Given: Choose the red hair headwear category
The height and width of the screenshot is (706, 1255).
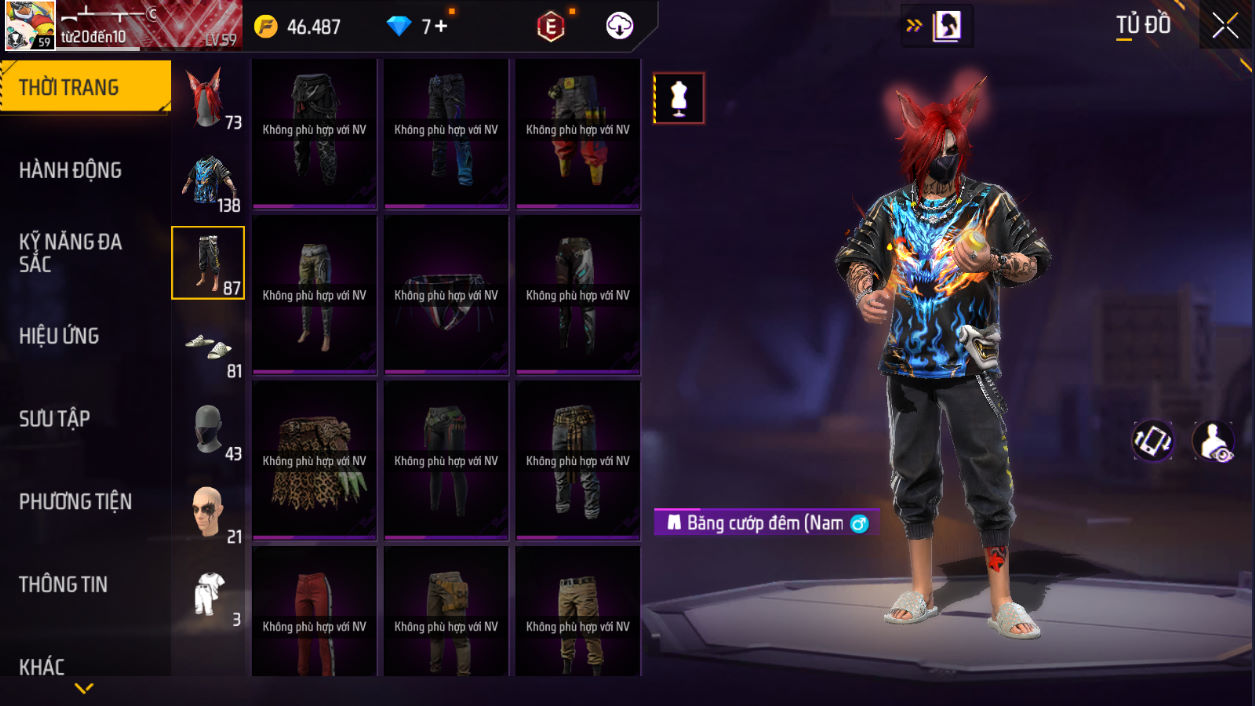Looking at the screenshot, I should point(208,99).
